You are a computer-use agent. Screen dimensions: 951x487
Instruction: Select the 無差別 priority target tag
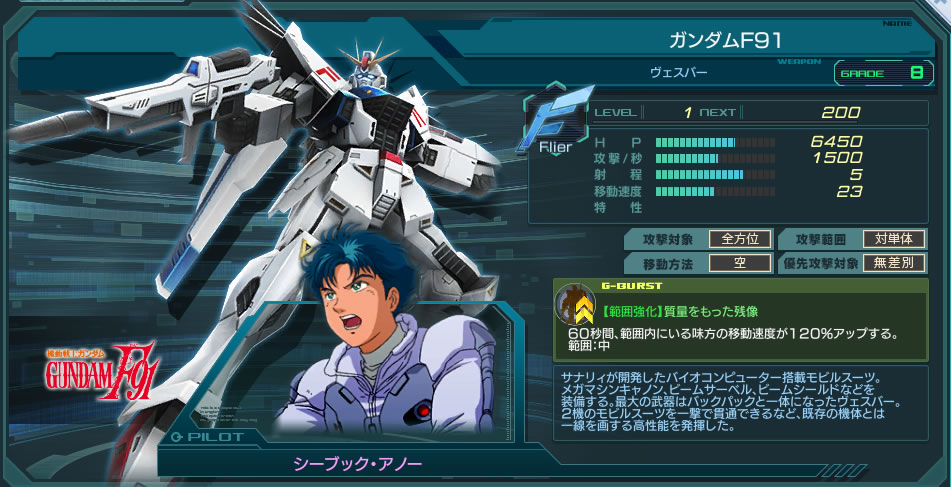(x=893, y=264)
